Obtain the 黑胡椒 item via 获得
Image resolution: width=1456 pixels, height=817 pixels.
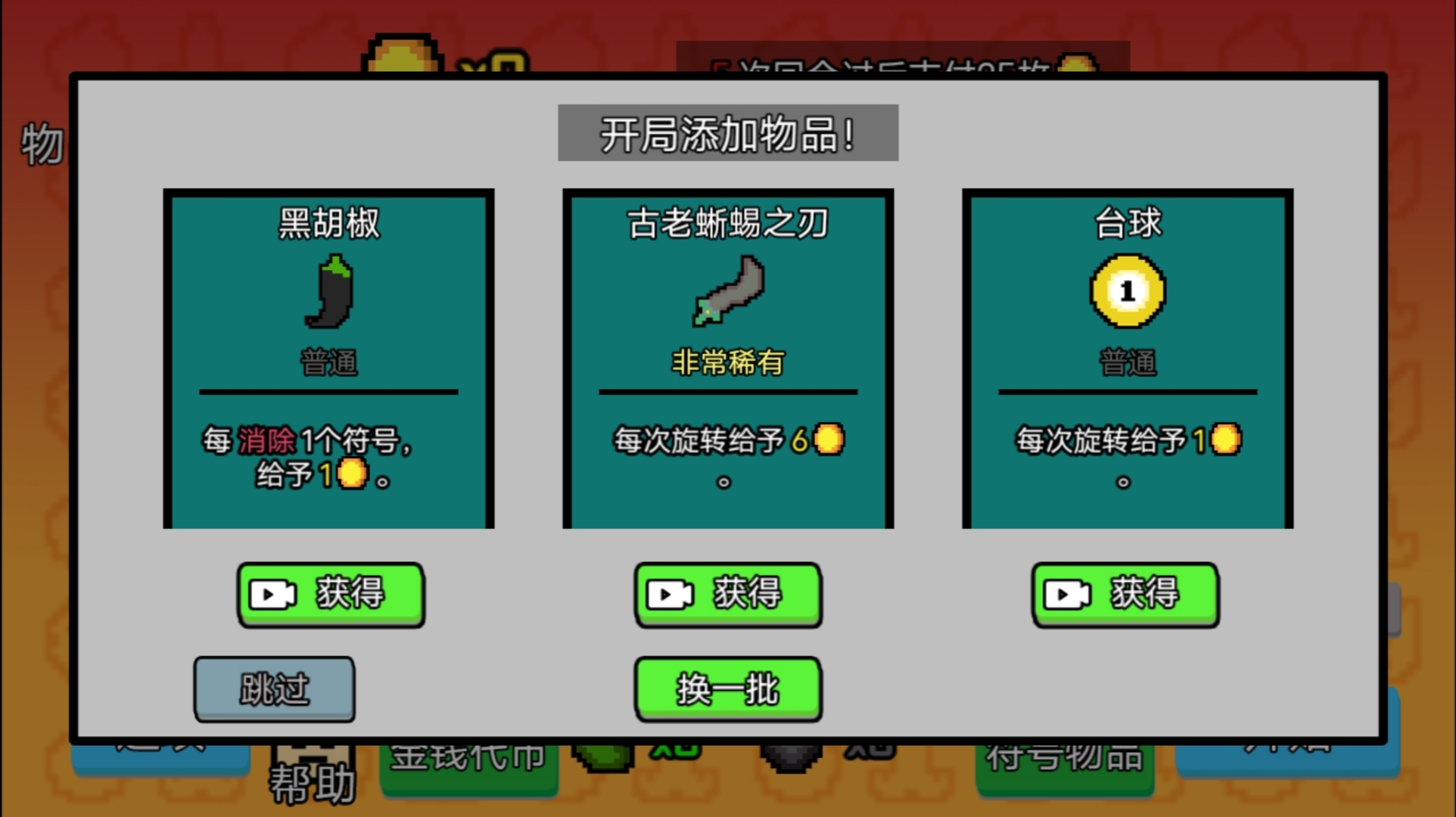pyautogui.click(x=331, y=595)
